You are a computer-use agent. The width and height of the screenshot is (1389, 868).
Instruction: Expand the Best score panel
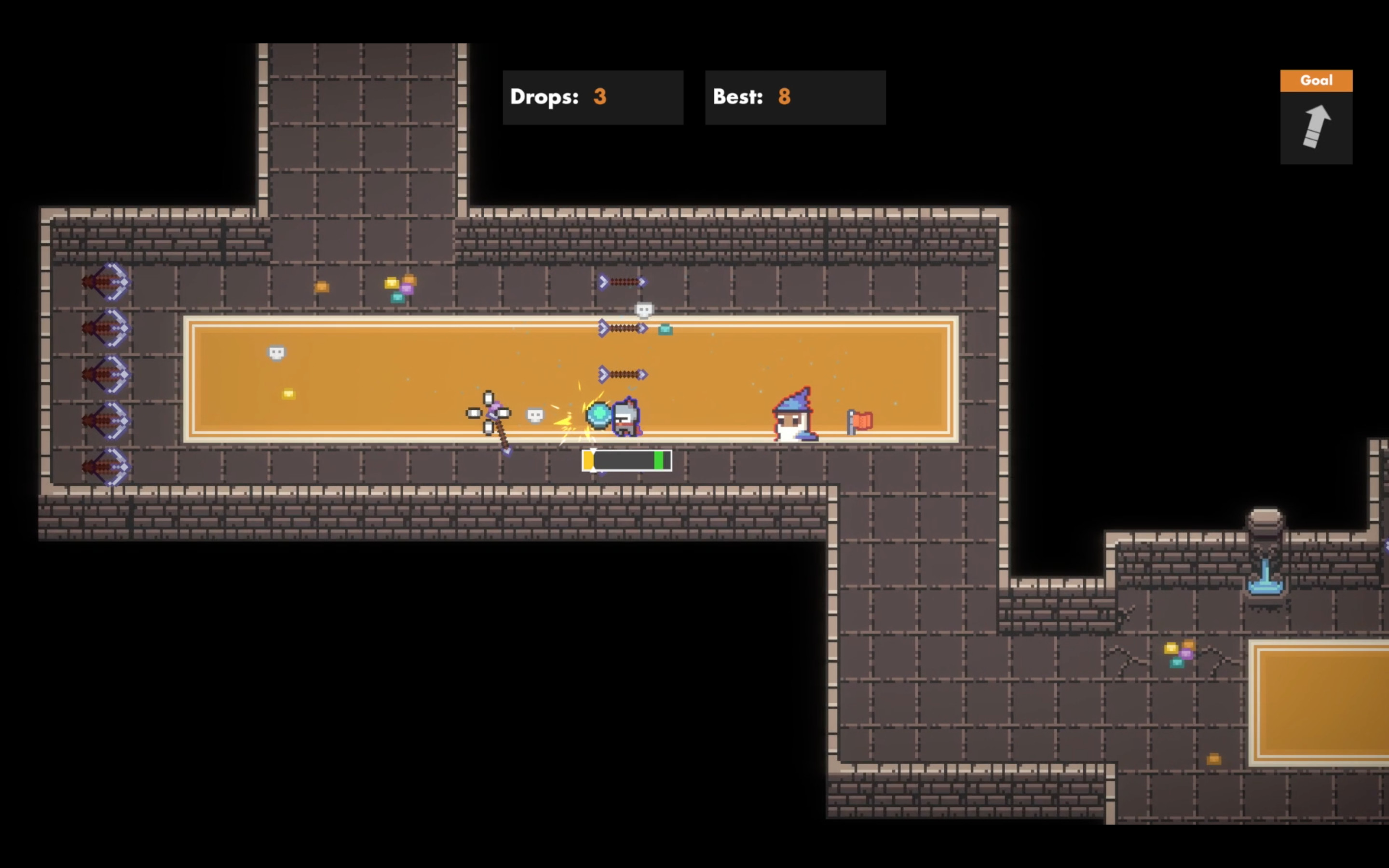[795, 97]
